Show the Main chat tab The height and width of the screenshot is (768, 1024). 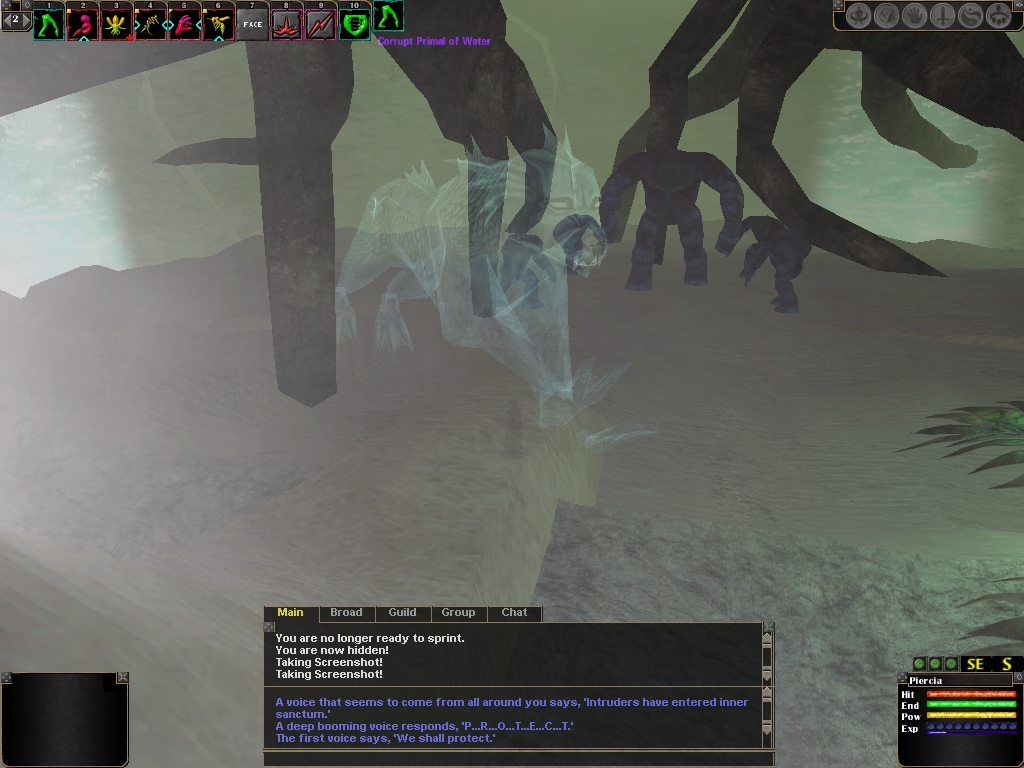point(290,613)
